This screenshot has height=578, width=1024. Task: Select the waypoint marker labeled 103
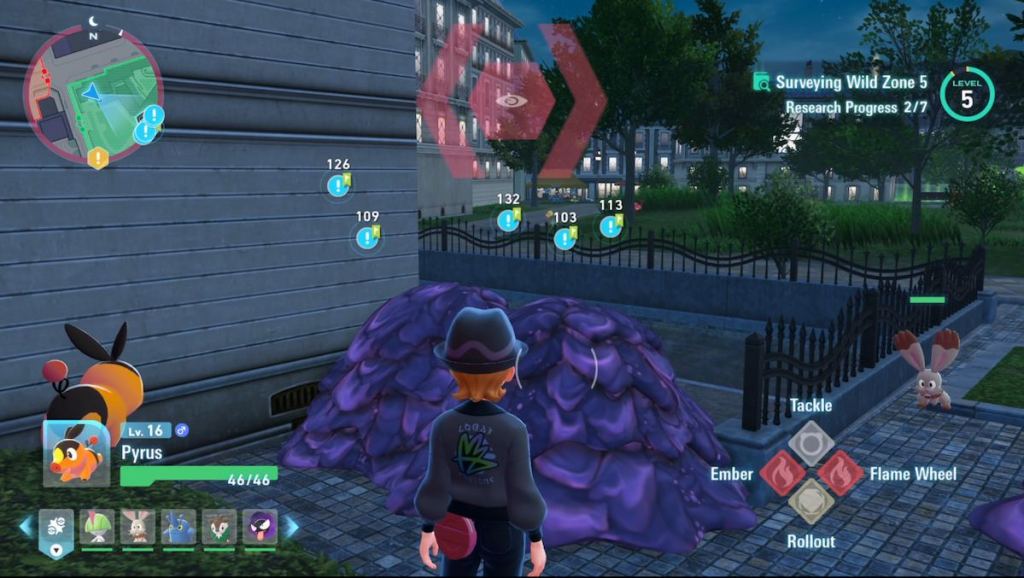(x=565, y=238)
